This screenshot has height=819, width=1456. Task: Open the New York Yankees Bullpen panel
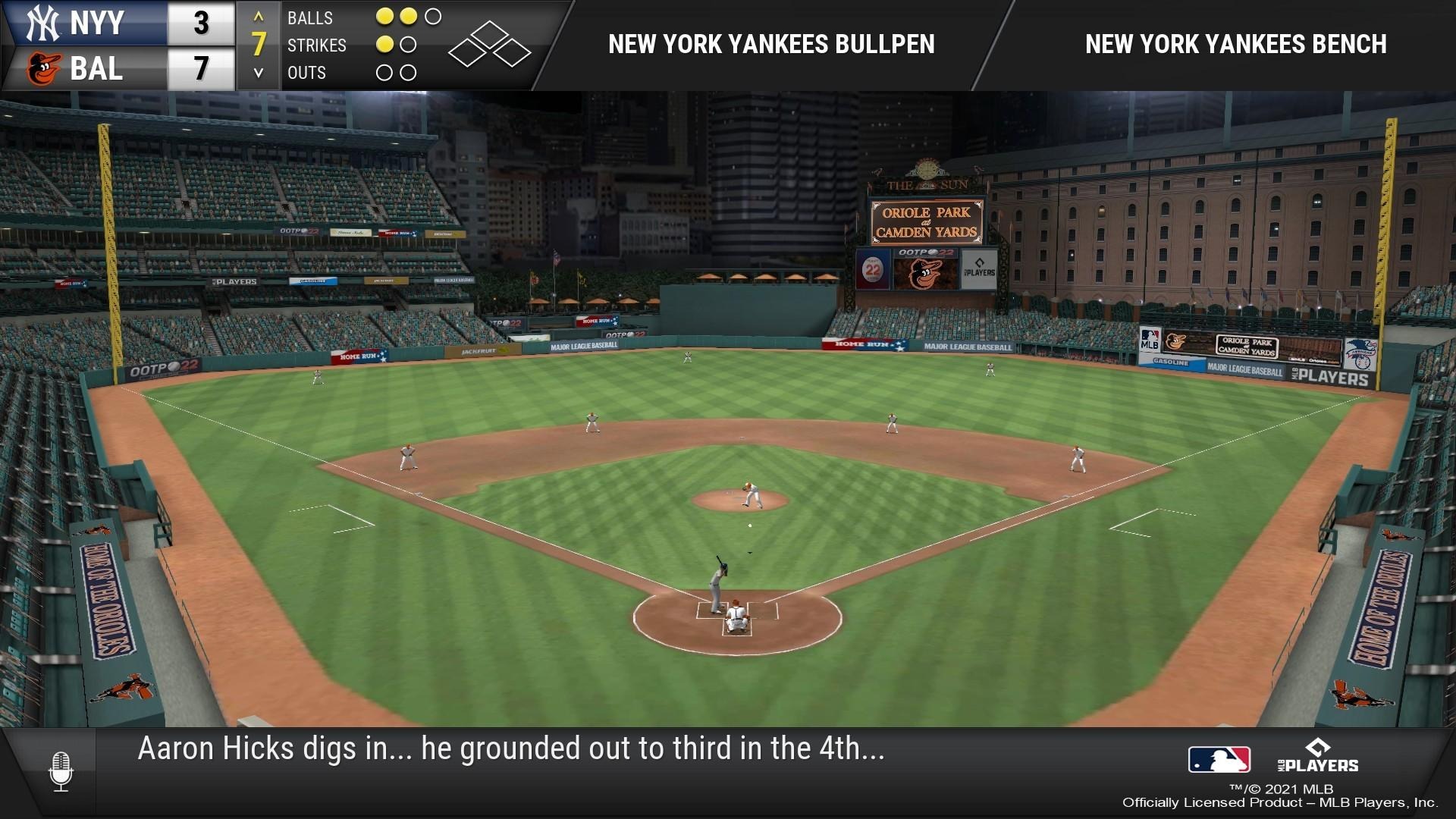[771, 45]
